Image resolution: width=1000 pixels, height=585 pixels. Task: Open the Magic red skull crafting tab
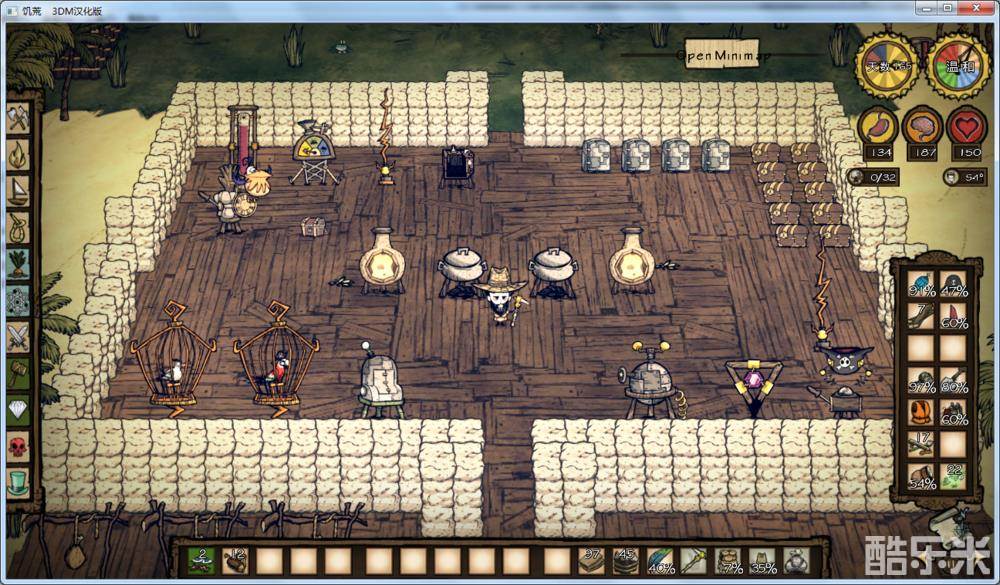tap(18, 446)
